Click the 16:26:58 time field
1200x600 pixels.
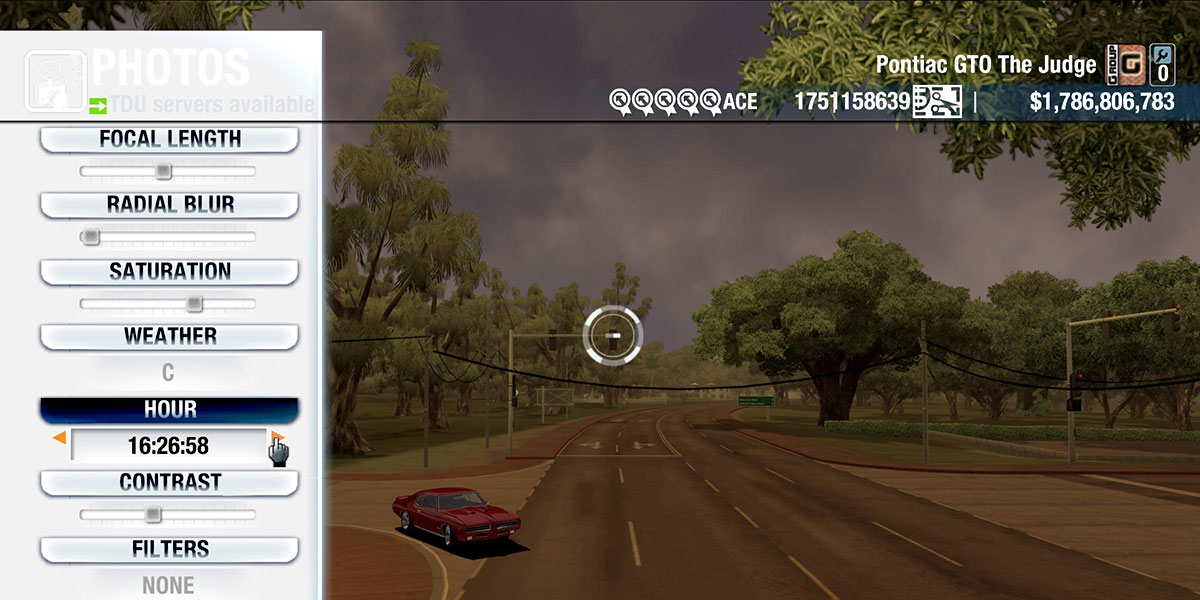(168, 446)
